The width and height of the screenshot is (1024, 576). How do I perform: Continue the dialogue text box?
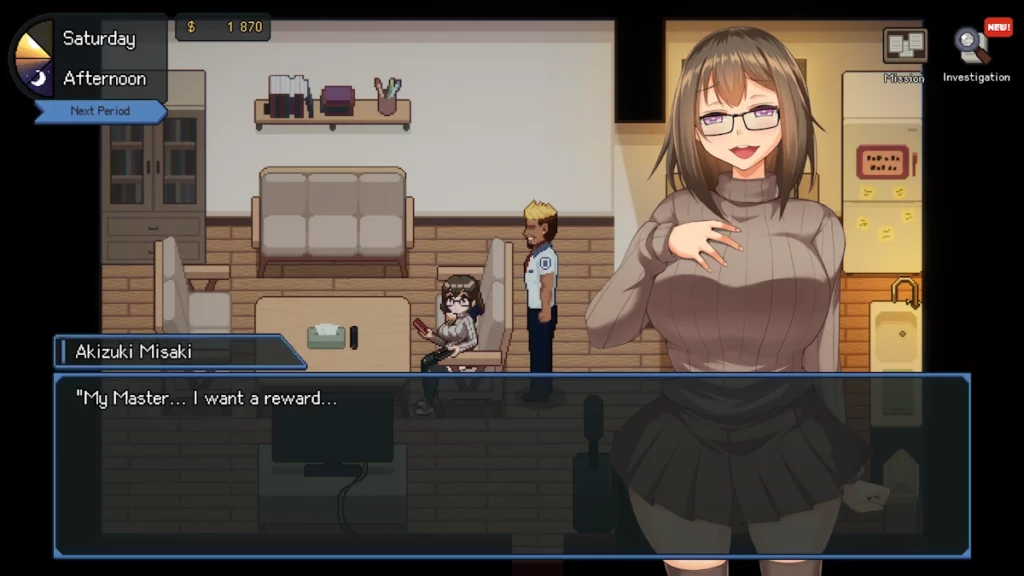click(510, 464)
